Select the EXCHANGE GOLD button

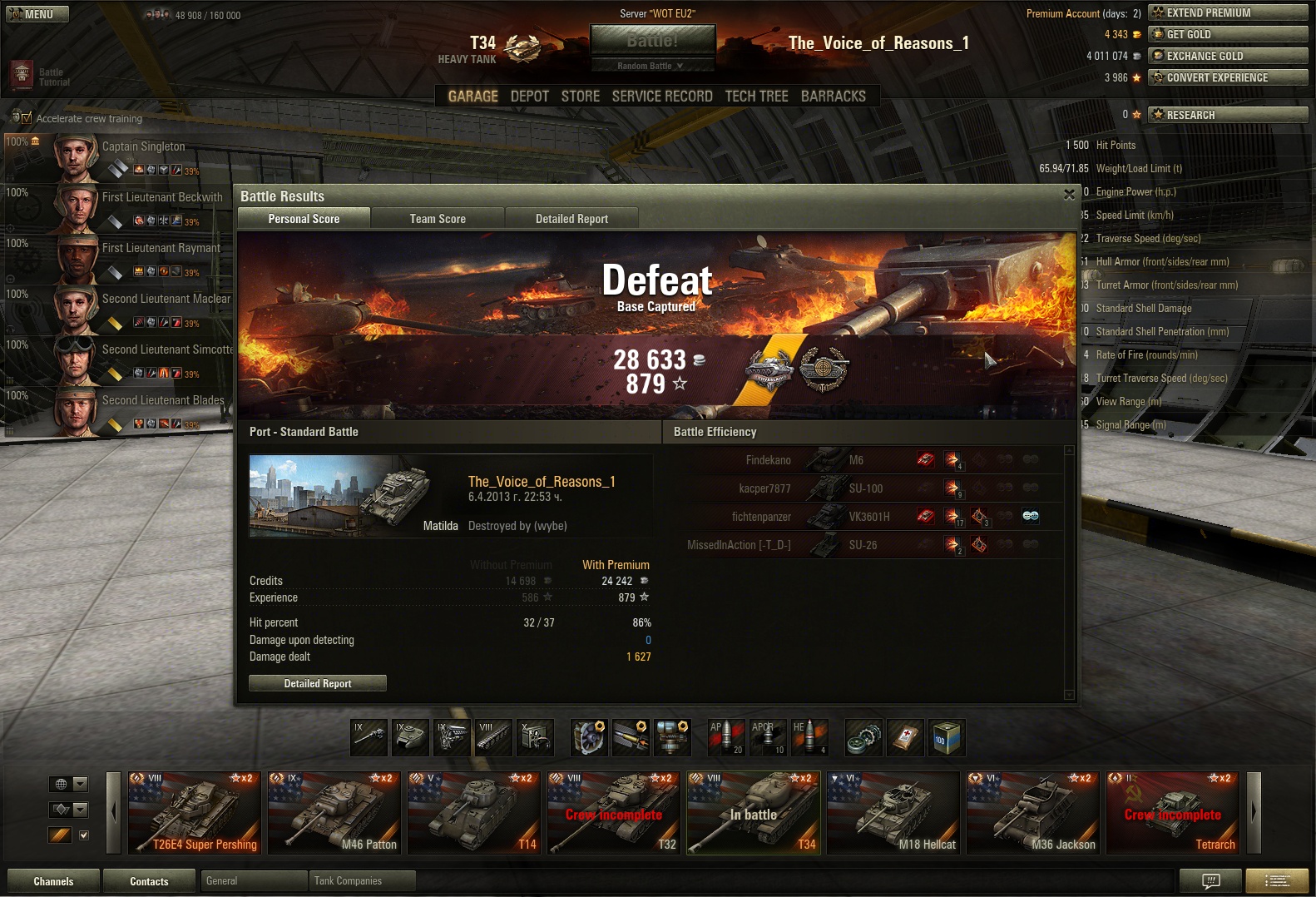1227,56
